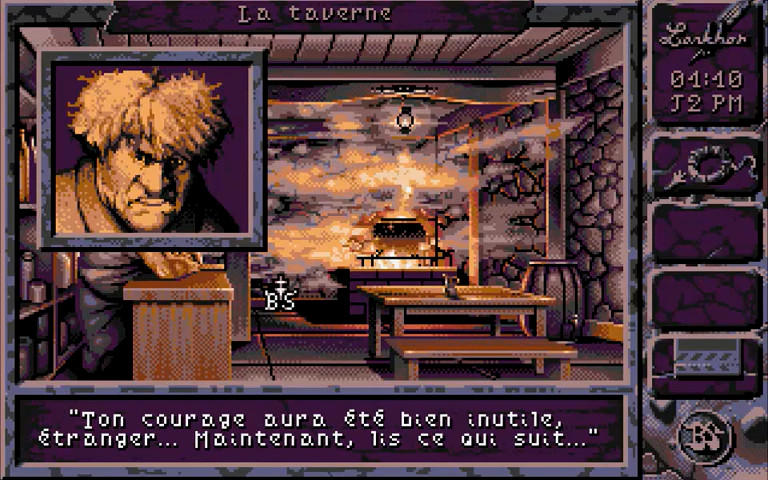Click the dialogue text box to continue
This screenshot has width=768, height=480.
320,428
